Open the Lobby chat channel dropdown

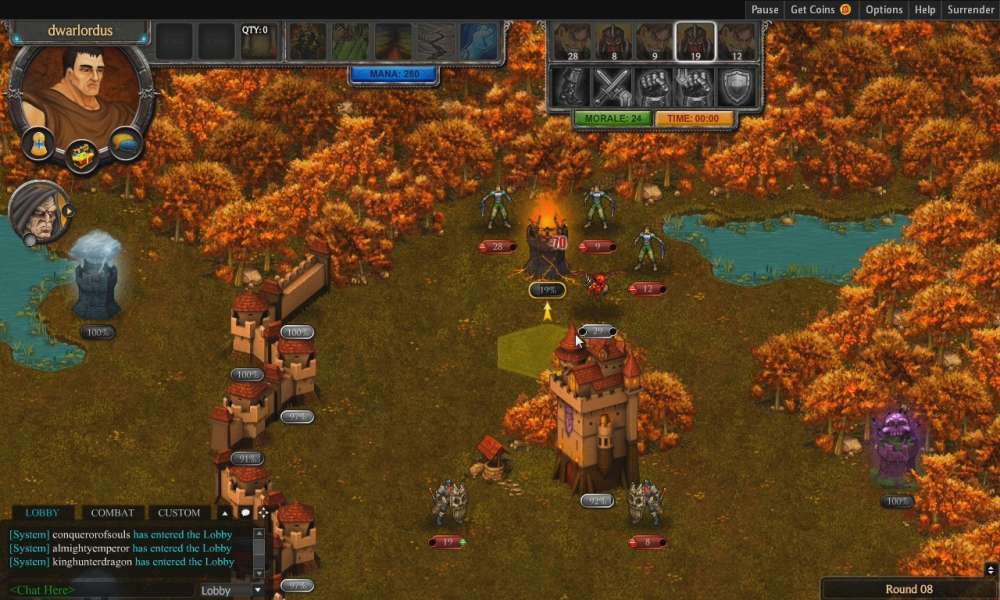click(230, 590)
